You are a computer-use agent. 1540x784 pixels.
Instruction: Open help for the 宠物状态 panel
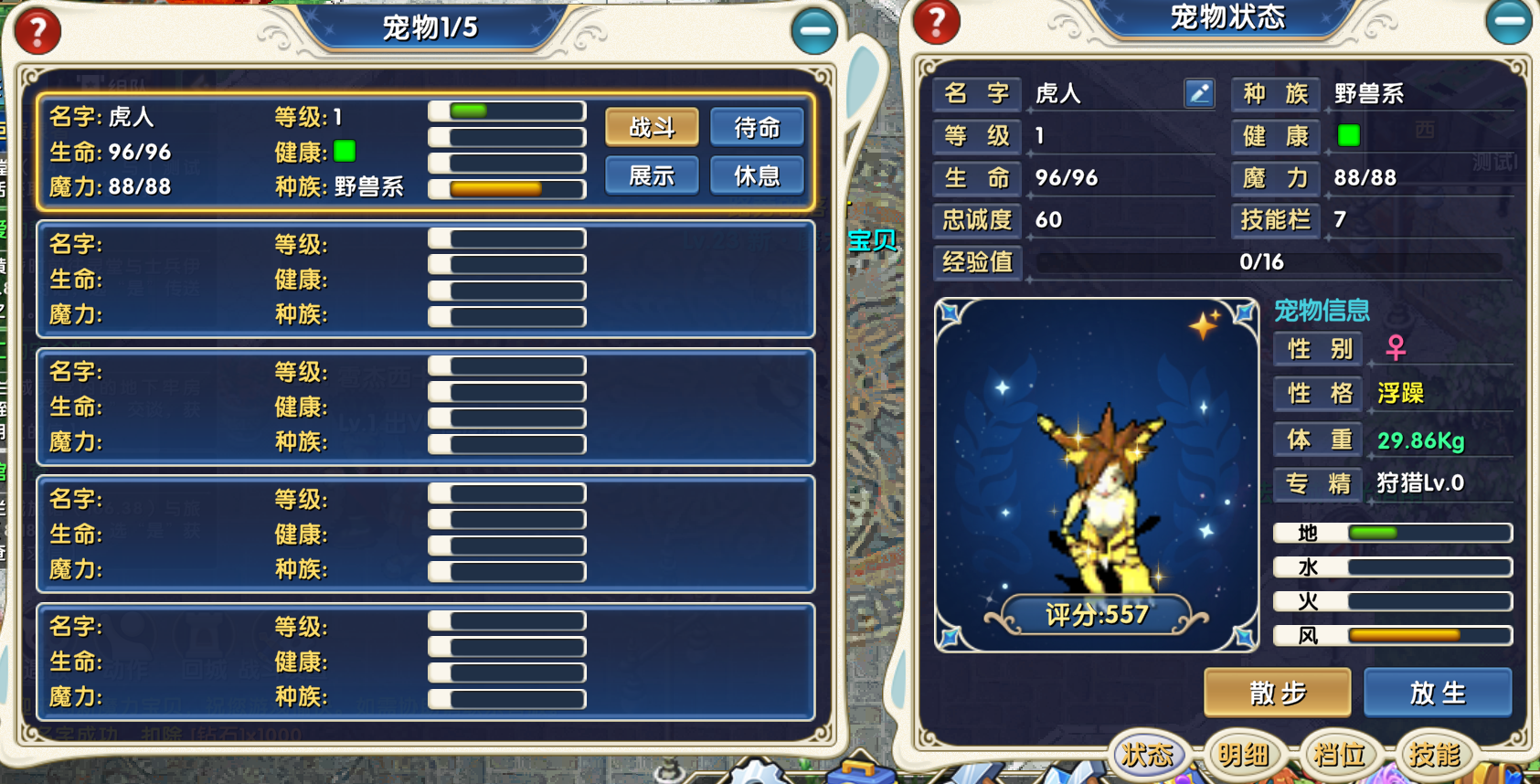(937, 22)
